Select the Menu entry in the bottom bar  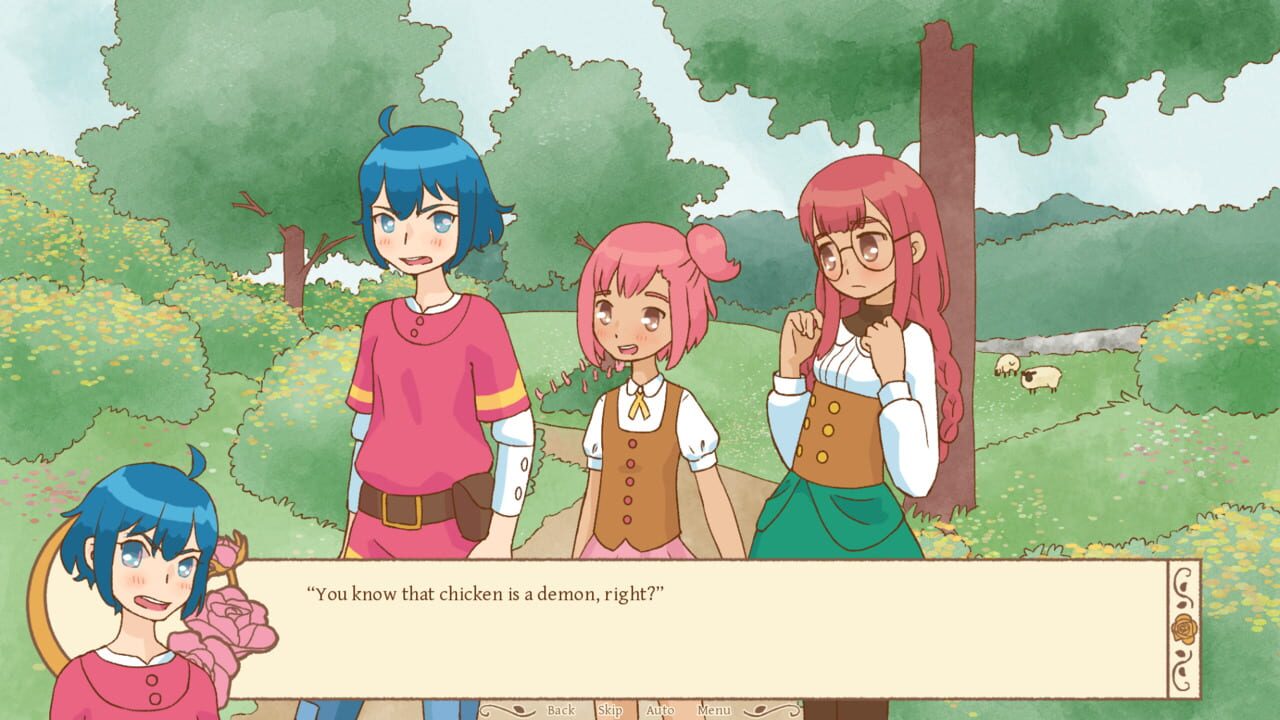pos(713,710)
